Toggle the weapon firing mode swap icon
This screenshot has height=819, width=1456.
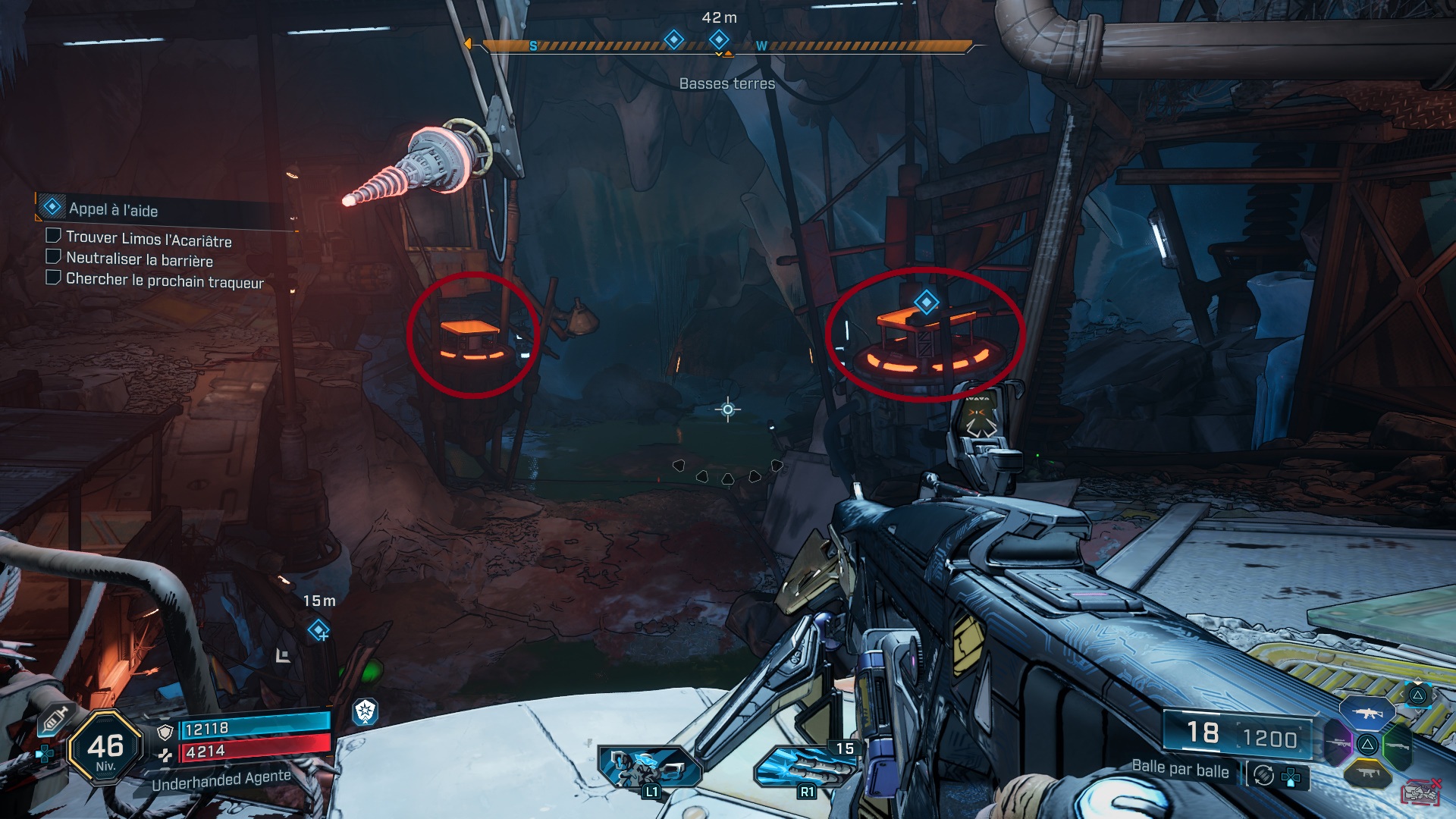coord(1263,775)
